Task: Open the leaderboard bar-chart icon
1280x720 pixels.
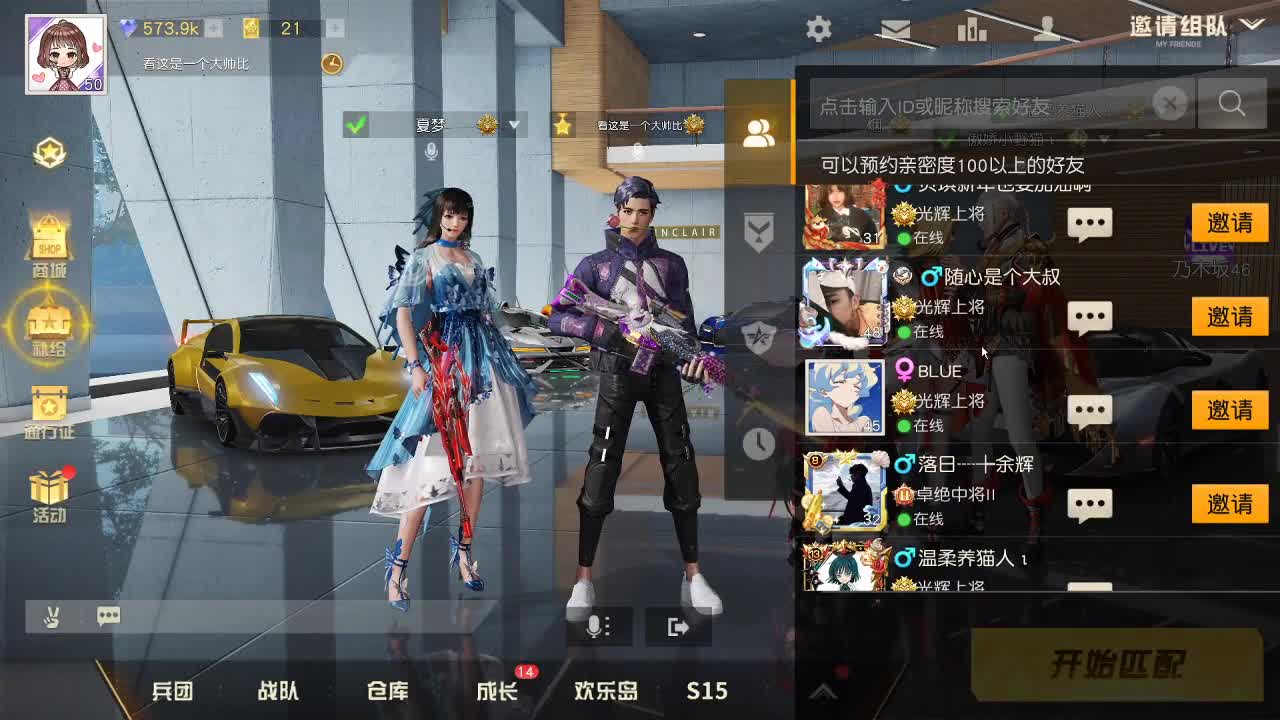Action: coord(970,29)
